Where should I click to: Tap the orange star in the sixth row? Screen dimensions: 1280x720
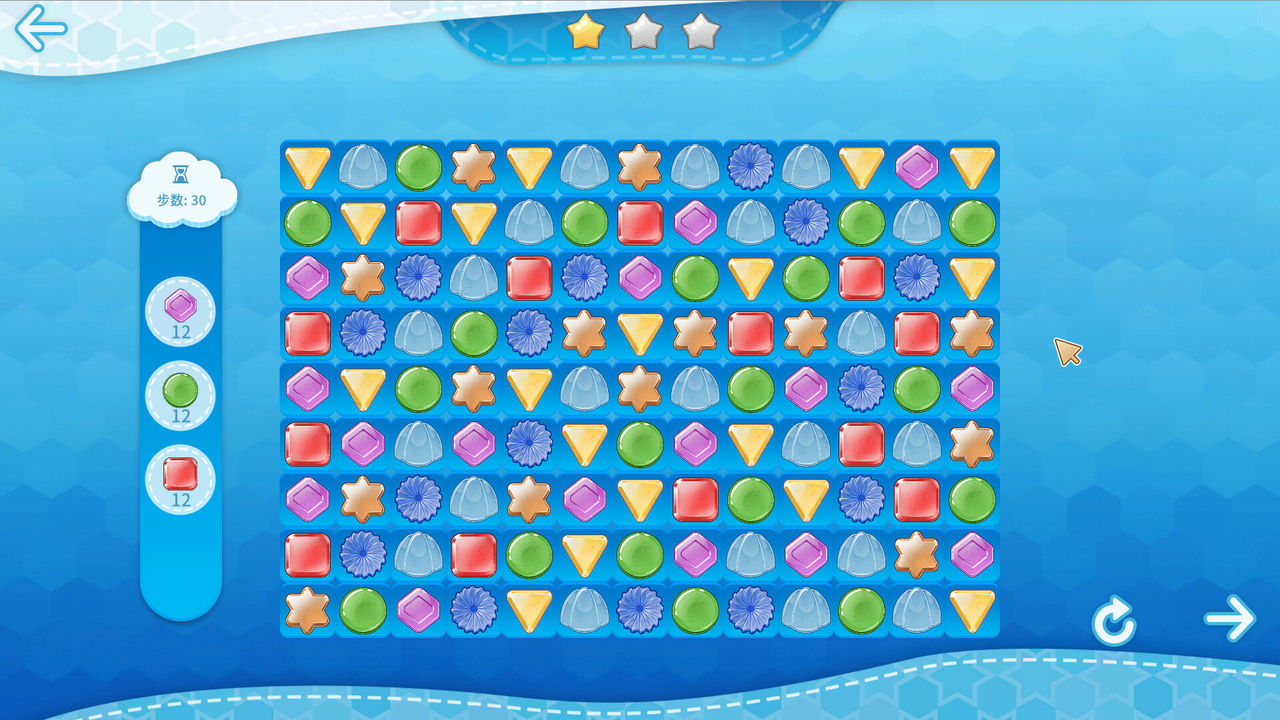972,444
